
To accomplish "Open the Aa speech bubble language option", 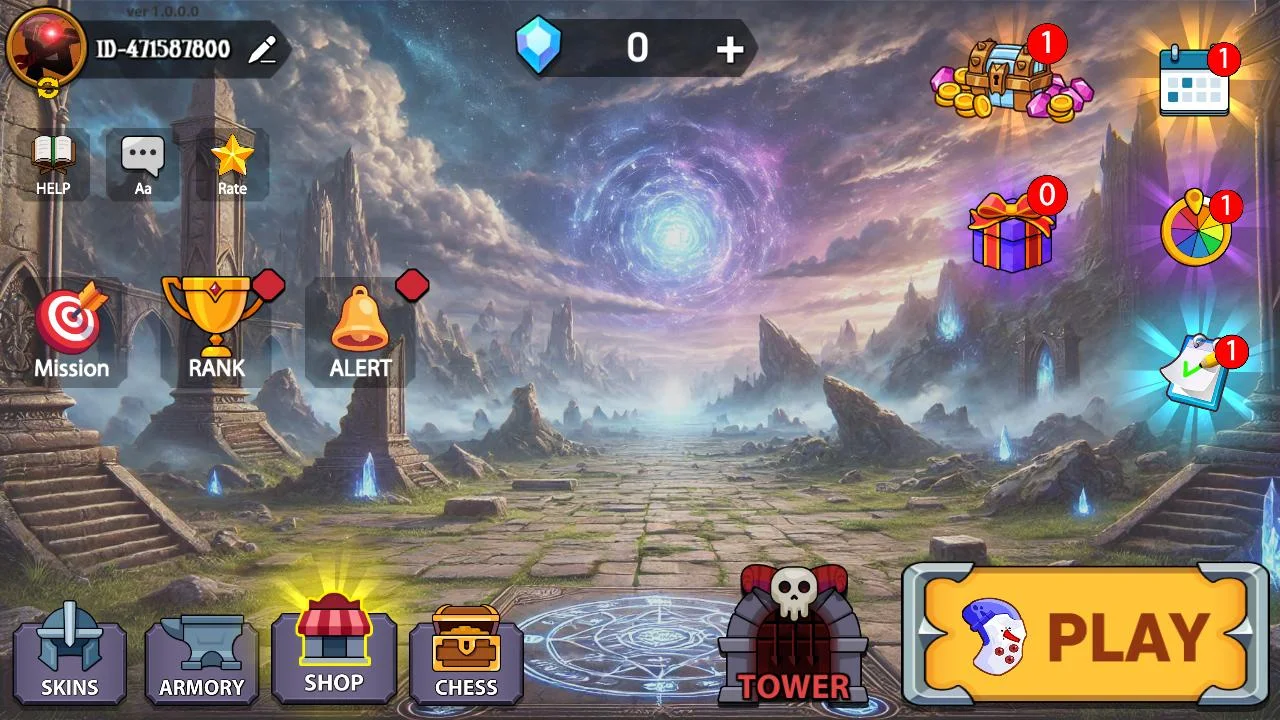I will [143, 164].
